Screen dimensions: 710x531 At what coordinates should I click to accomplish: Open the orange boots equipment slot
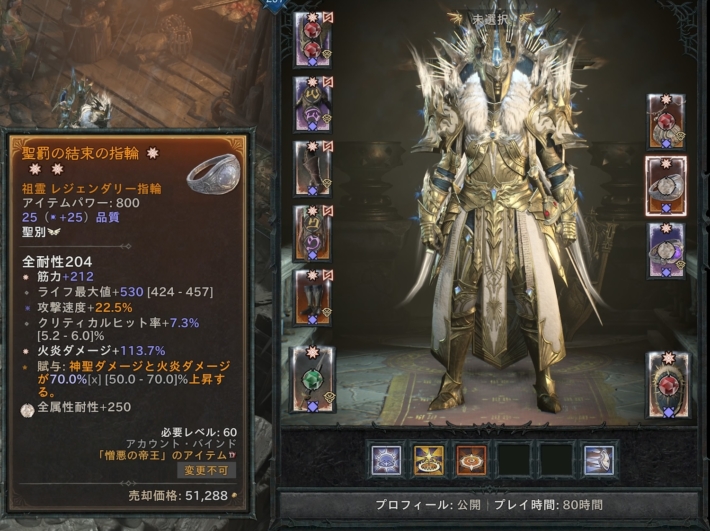click(x=313, y=296)
